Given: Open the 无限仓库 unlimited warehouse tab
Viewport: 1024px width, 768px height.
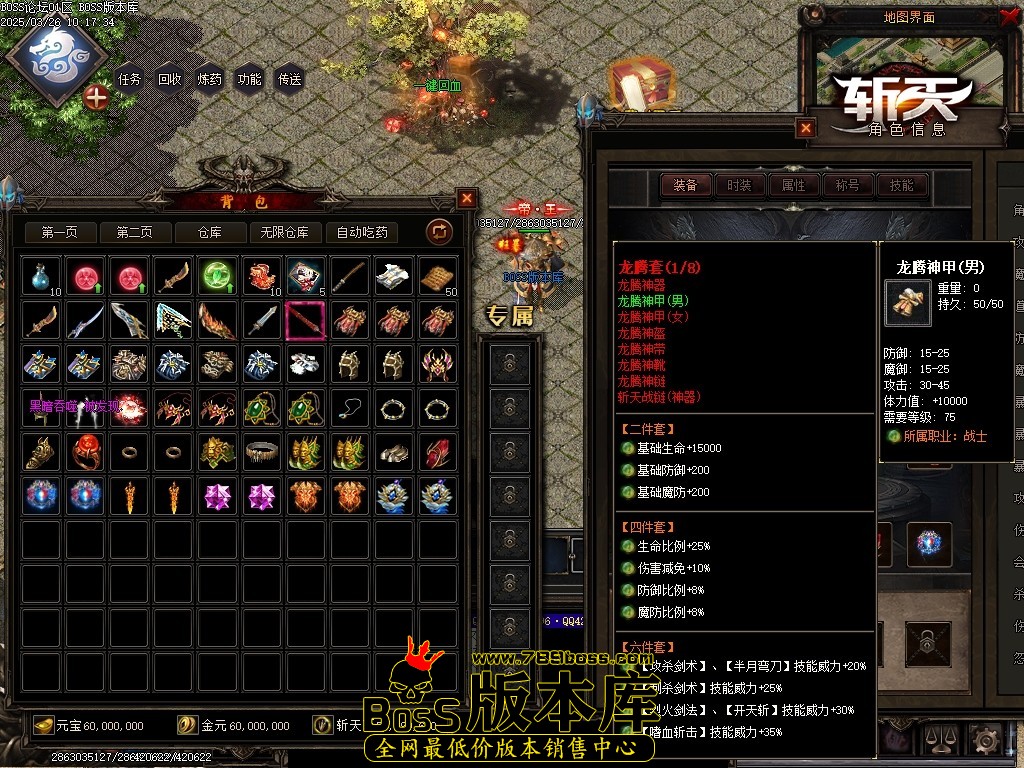Looking at the screenshot, I should click(x=284, y=233).
